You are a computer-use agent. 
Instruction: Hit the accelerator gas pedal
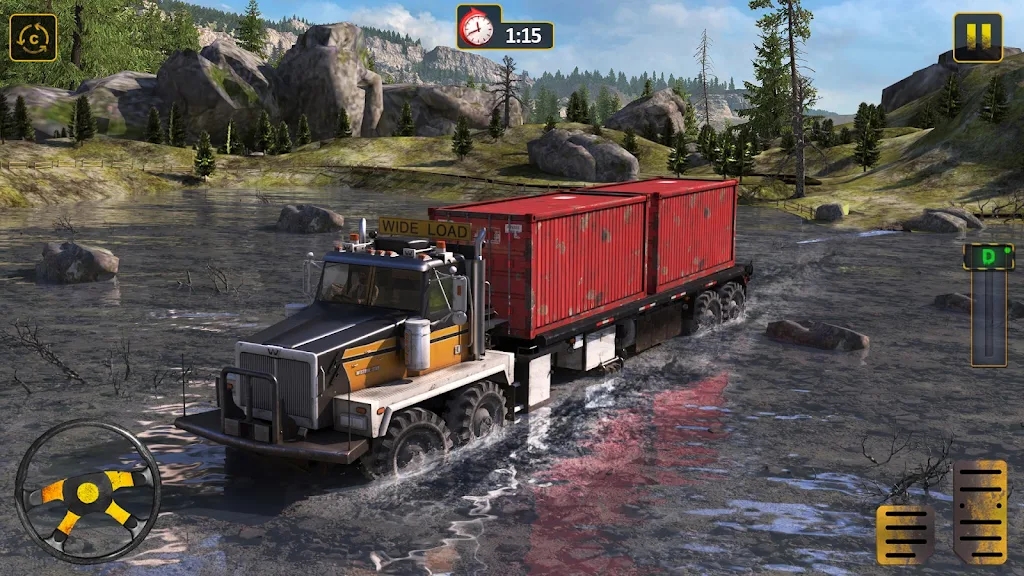pos(980,511)
